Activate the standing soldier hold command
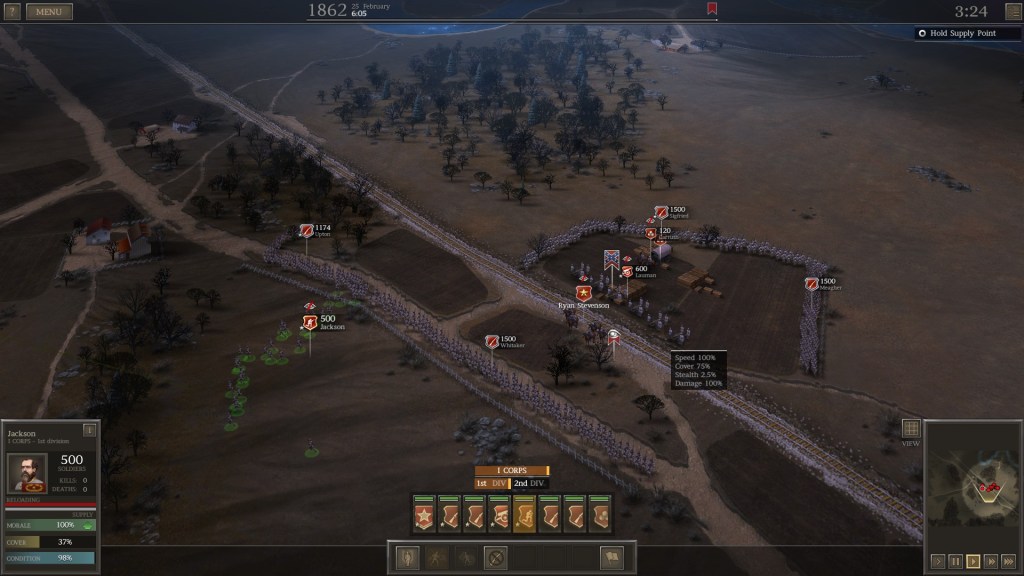This screenshot has width=1024, height=576. [409, 558]
